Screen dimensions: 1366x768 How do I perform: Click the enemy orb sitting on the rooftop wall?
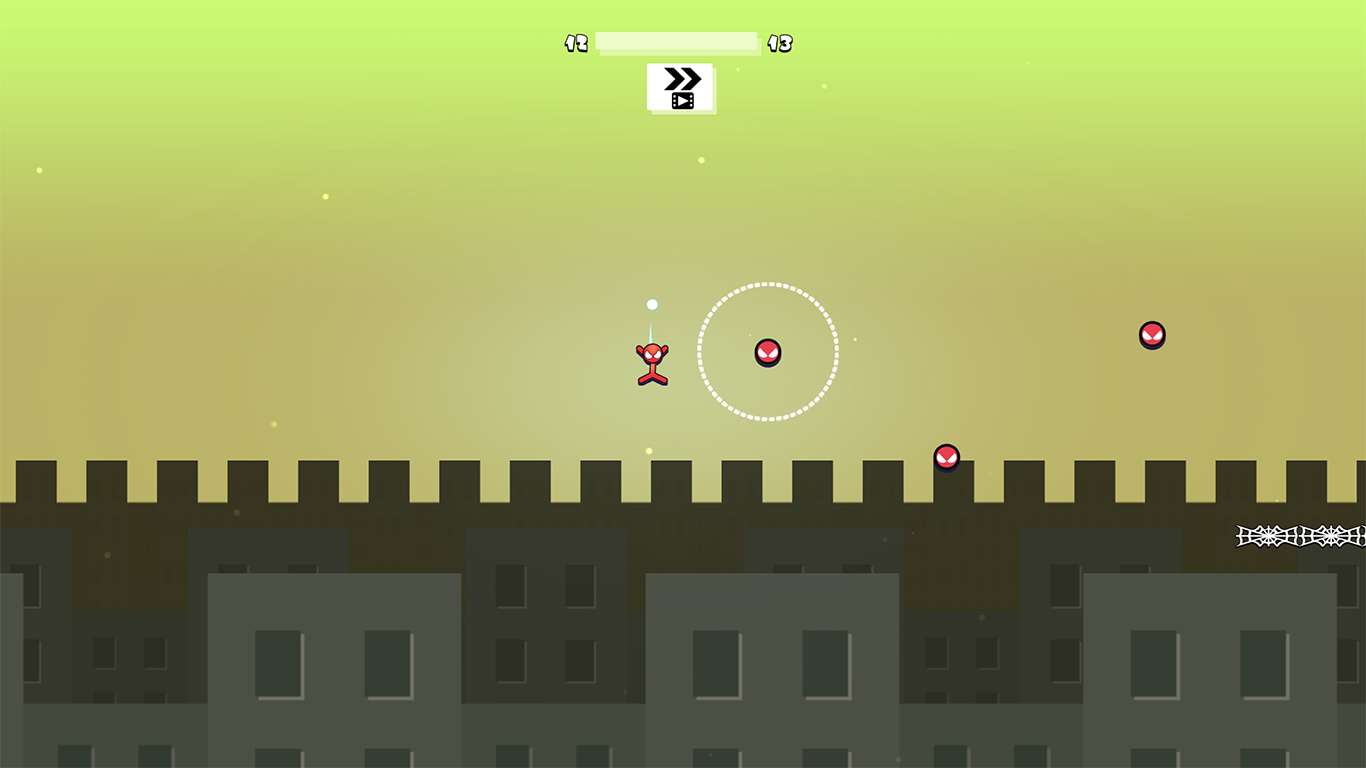[x=945, y=458]
